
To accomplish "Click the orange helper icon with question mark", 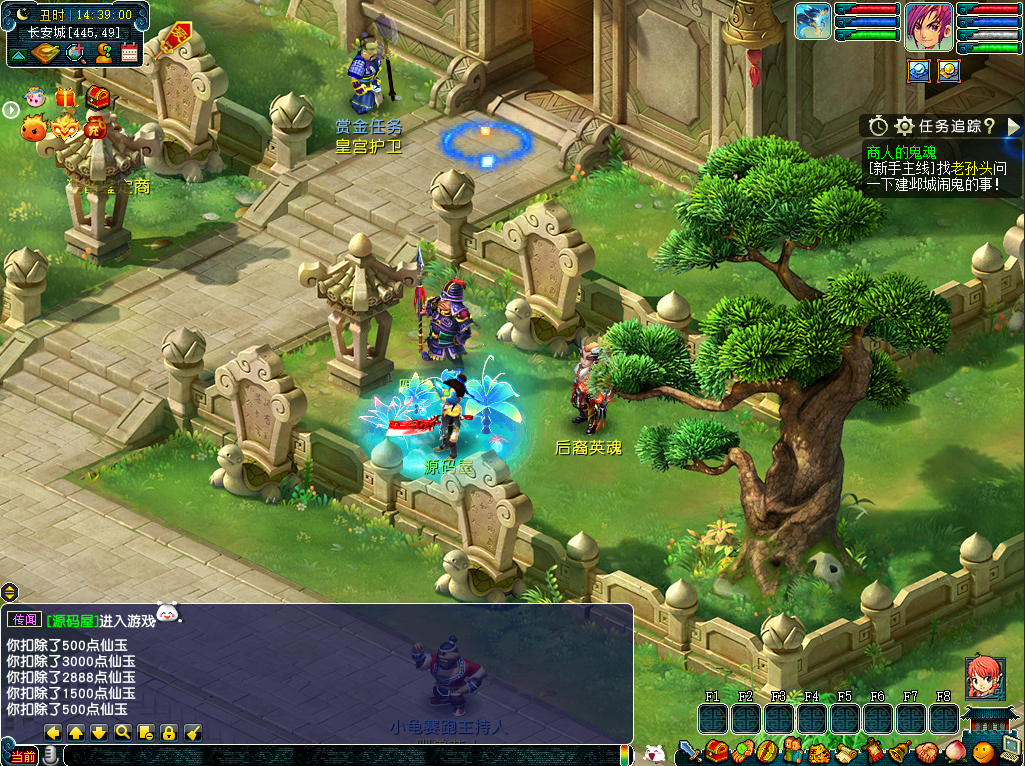I will [x=103, y=53].
